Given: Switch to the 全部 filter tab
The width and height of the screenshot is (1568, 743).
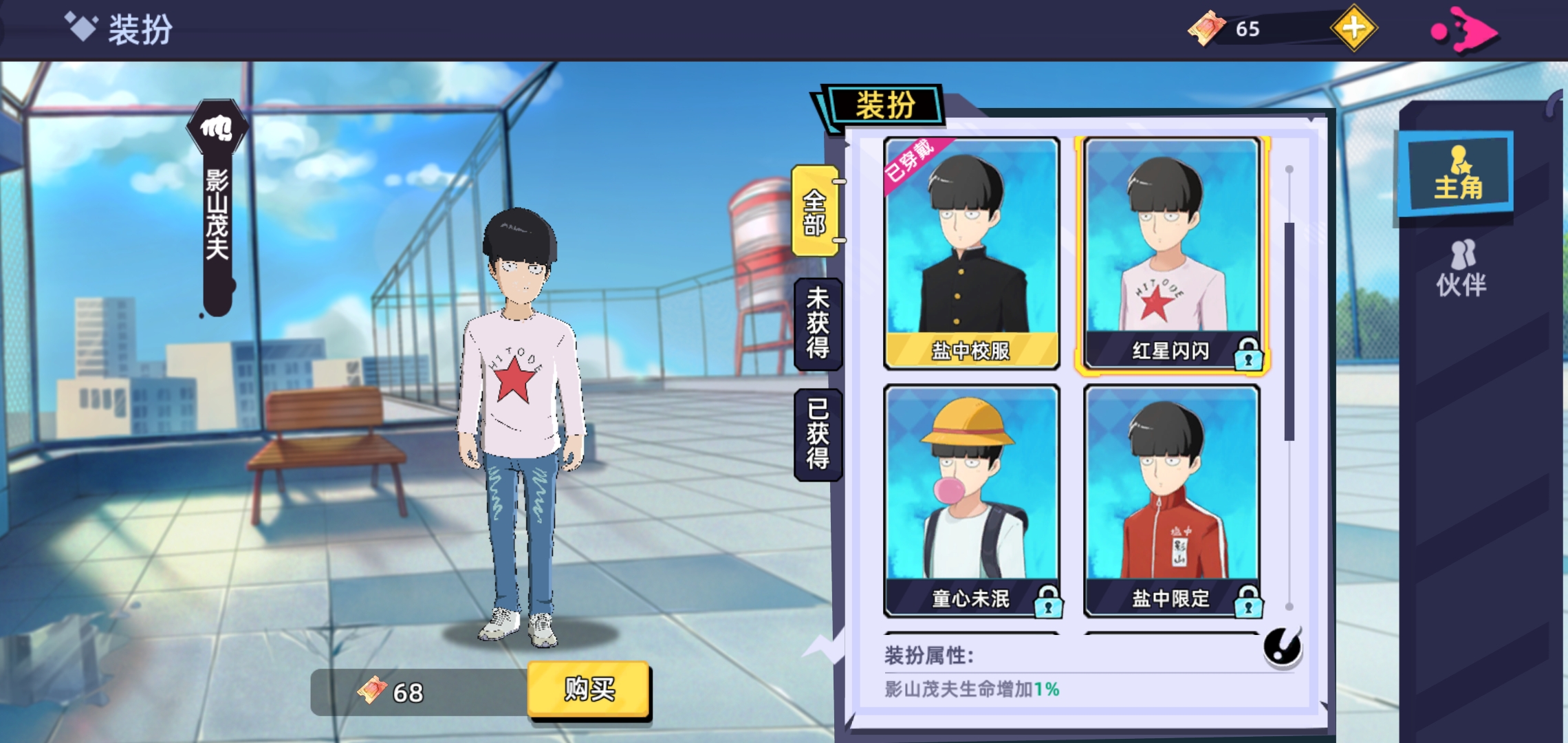Looking at the screenshot, I should [816, 212].
